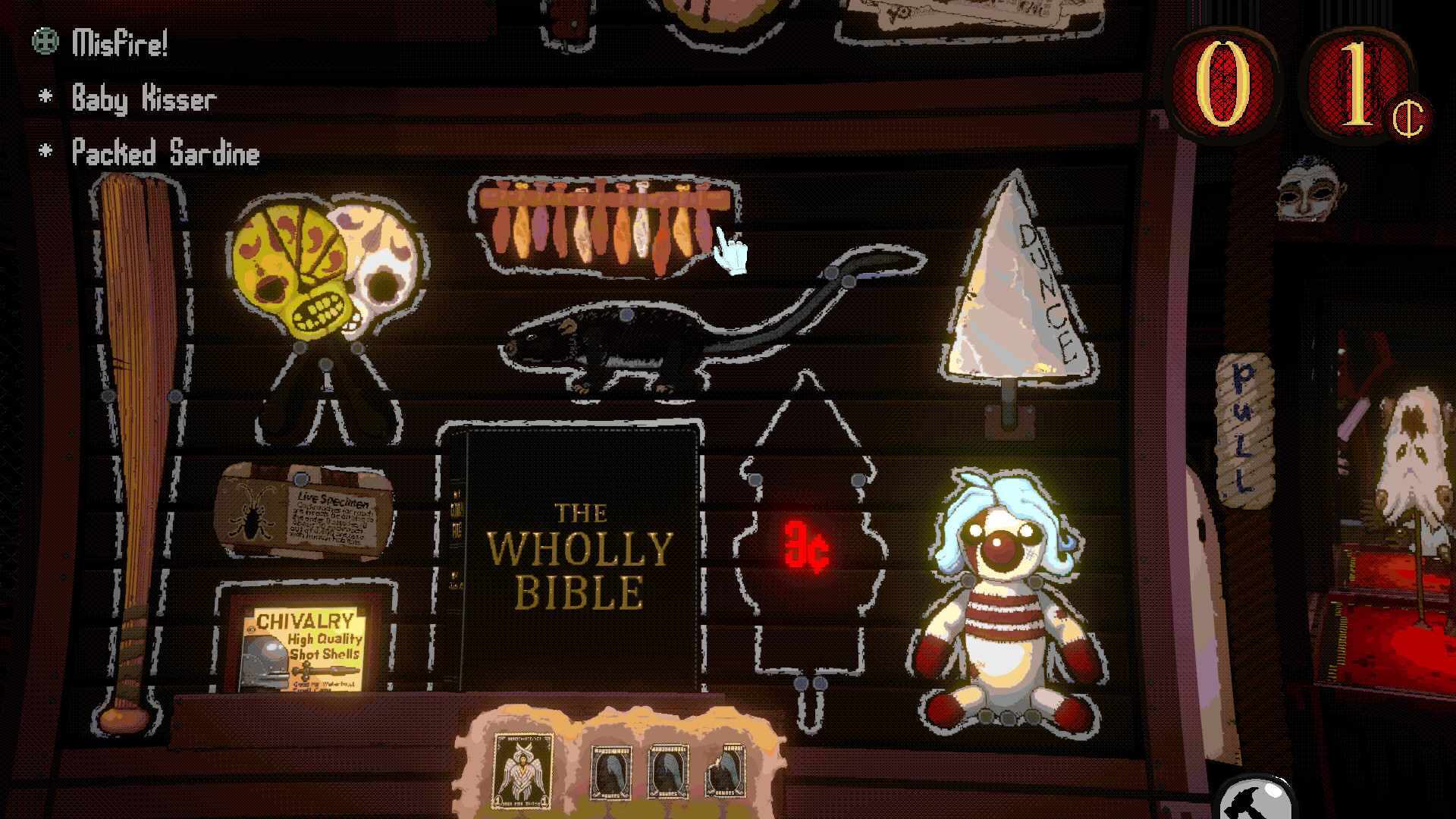Select the Baby Kisser entry

(143, 99)
